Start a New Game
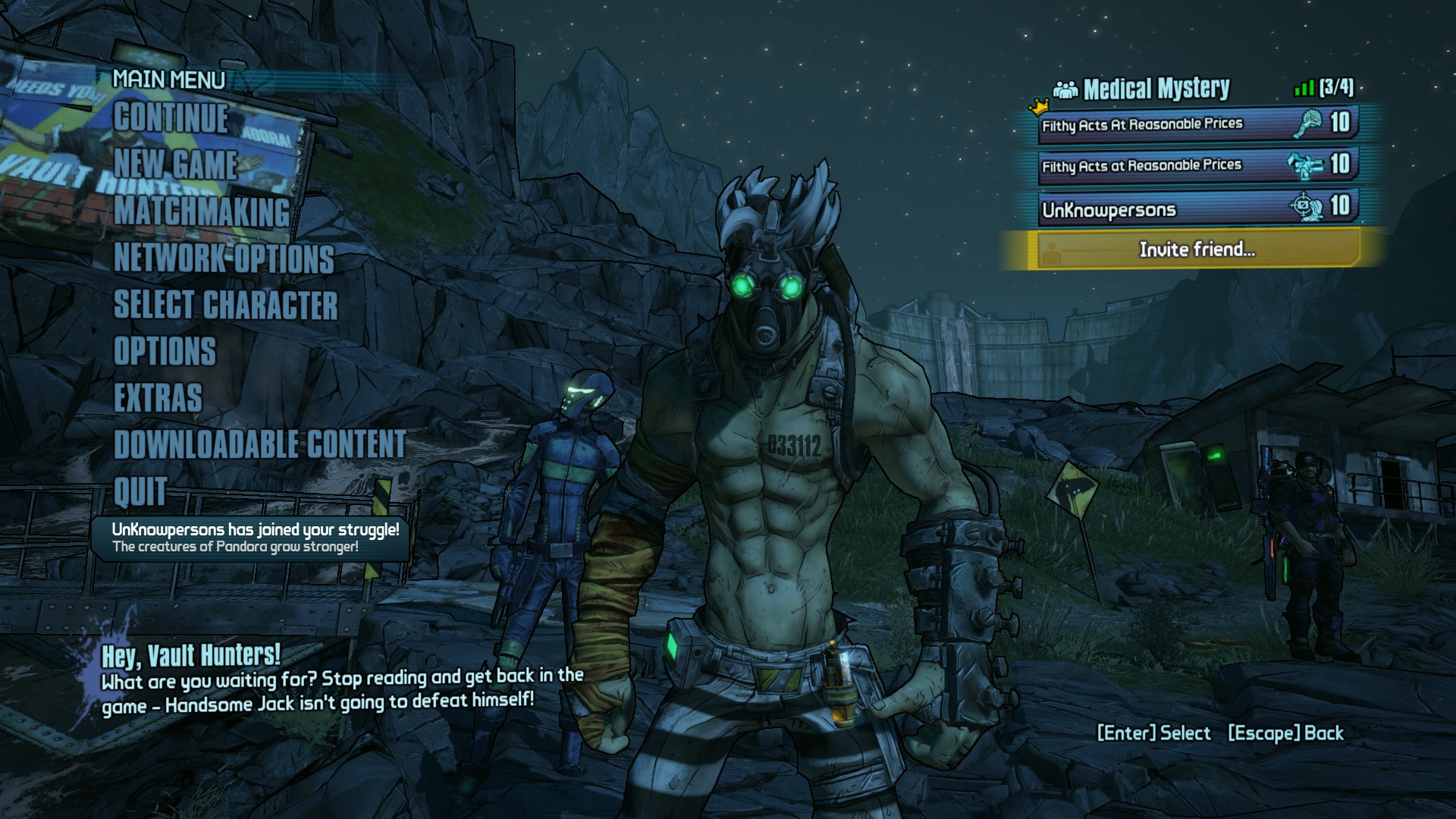The width and height of the screenshot is (1456, 819). point(176,165)
